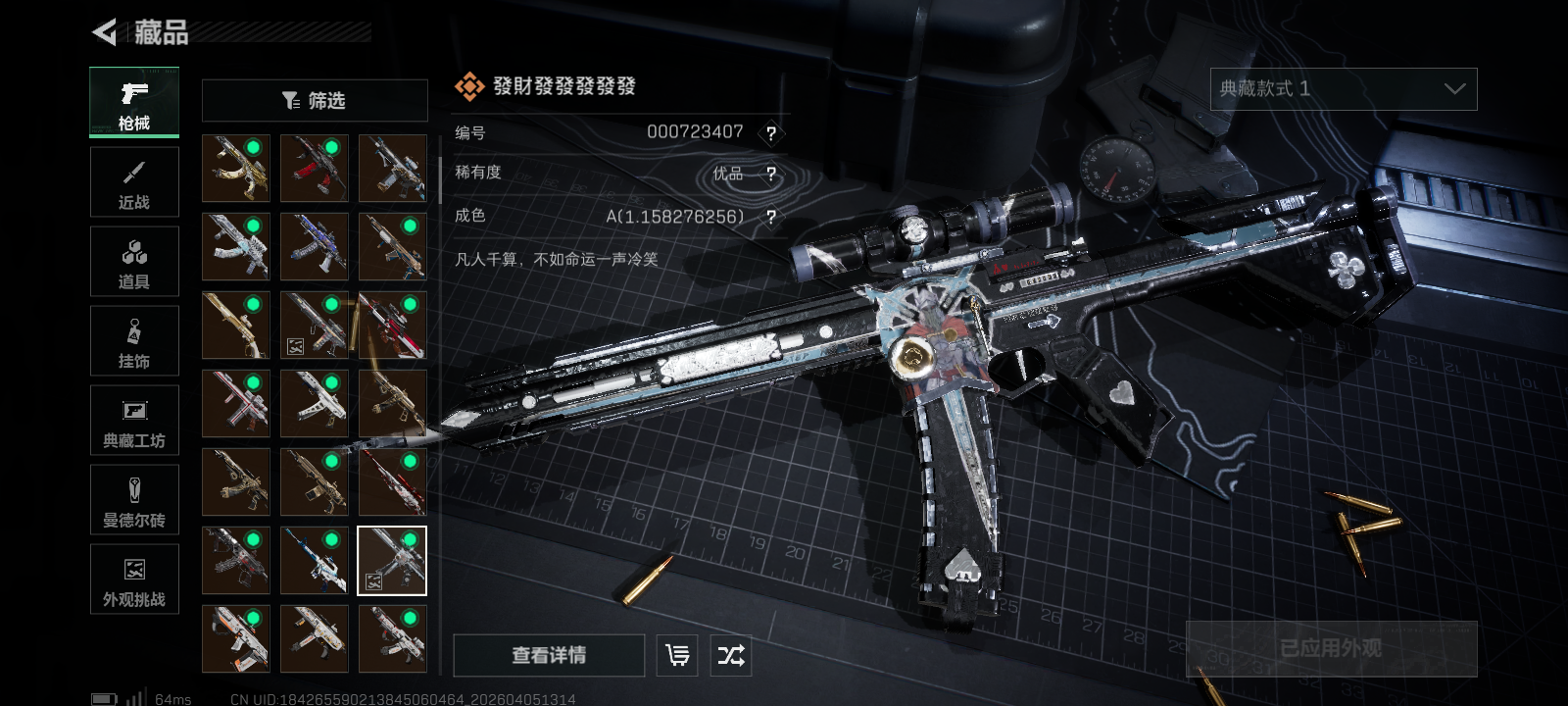Show help for 稀有度 rarity
This screenshot has height=706, width=1568.
(x=771, y=175)
